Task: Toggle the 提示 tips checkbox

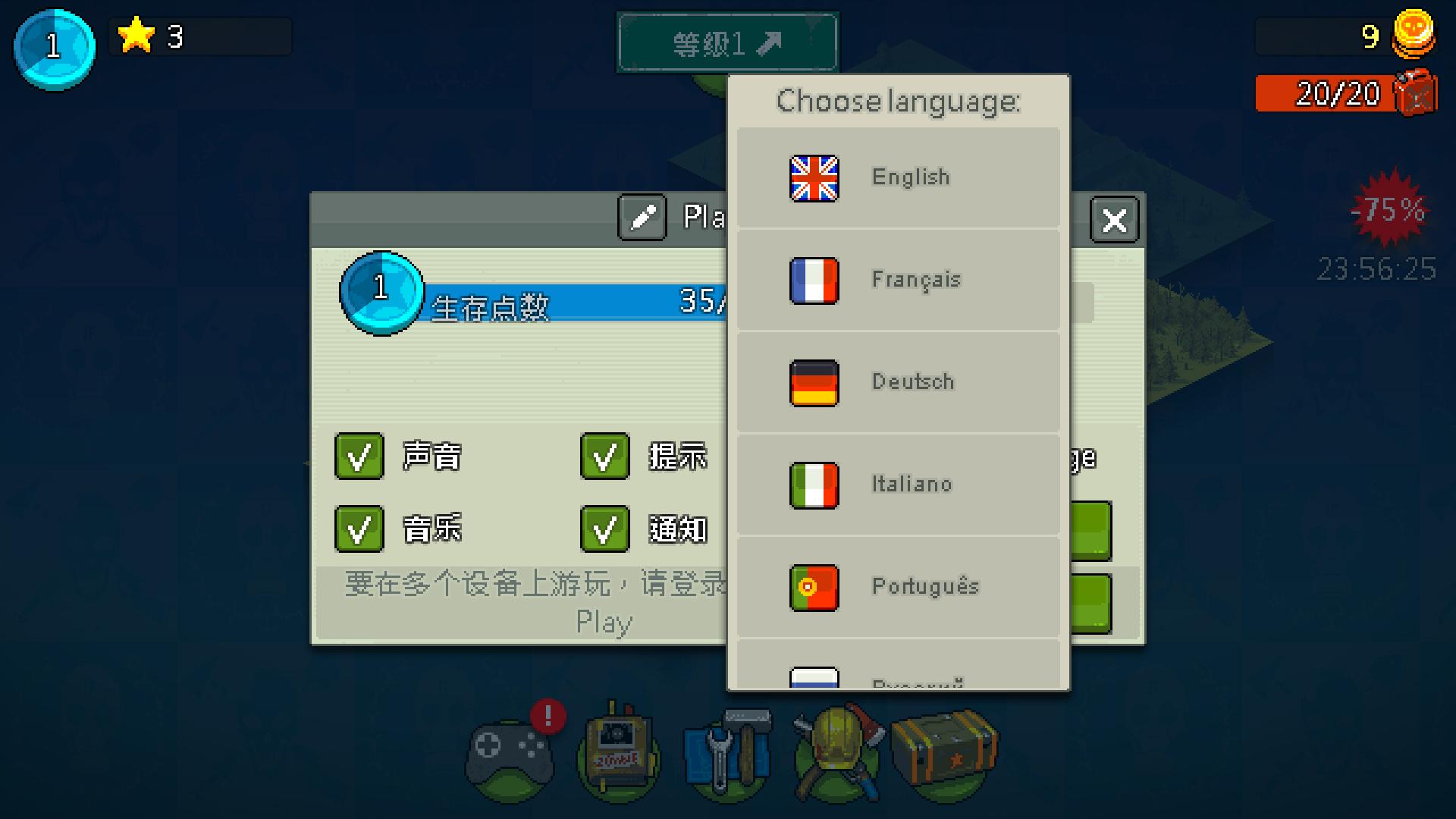Action: pos(604,457)
